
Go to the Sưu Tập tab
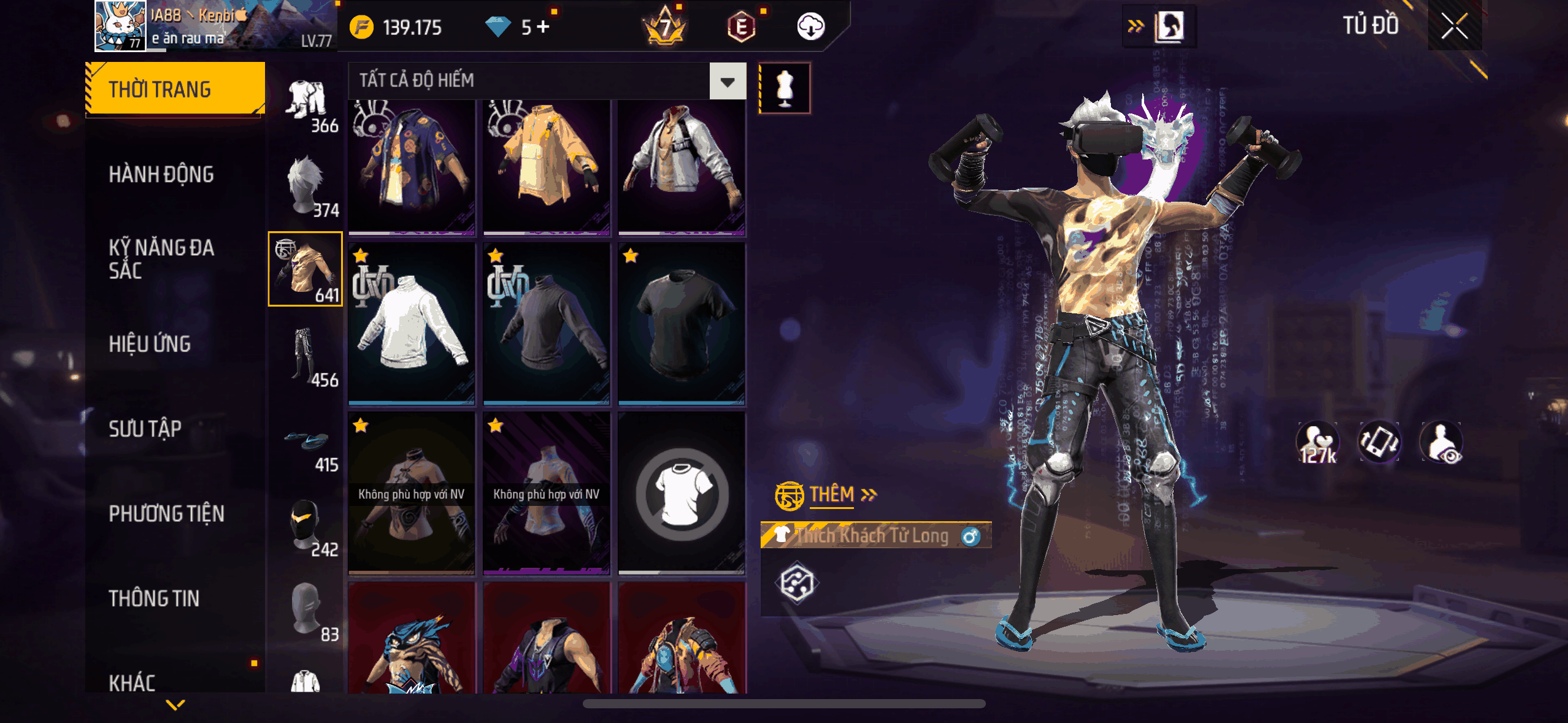(145, 429)
